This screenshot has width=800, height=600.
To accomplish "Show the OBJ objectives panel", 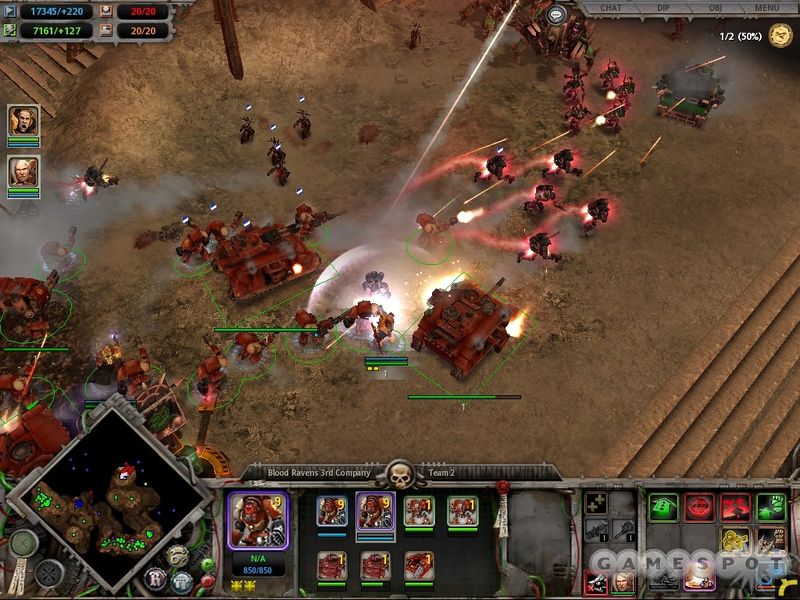I will (x=717, y=8).
